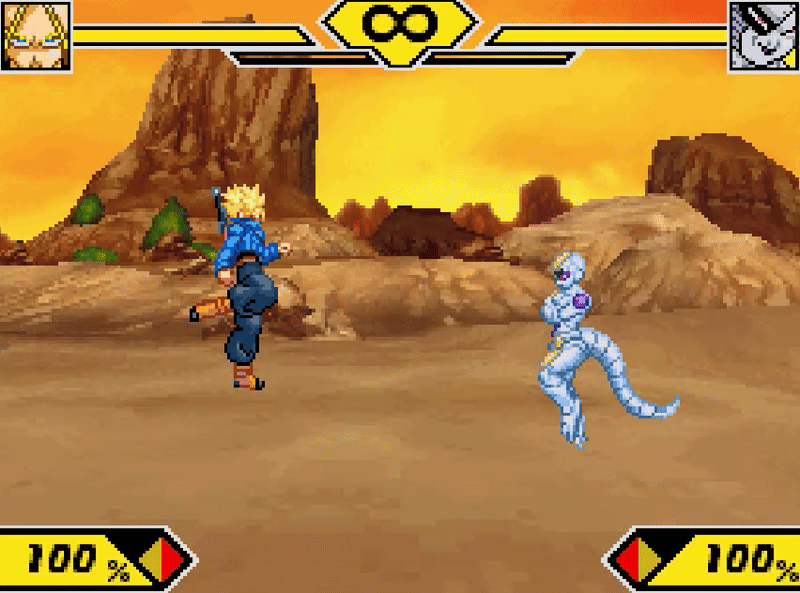The height and width of the screenshot is (593, 800).
Task: Select the white alien opponent's portrait
Action: pos(763,35)
